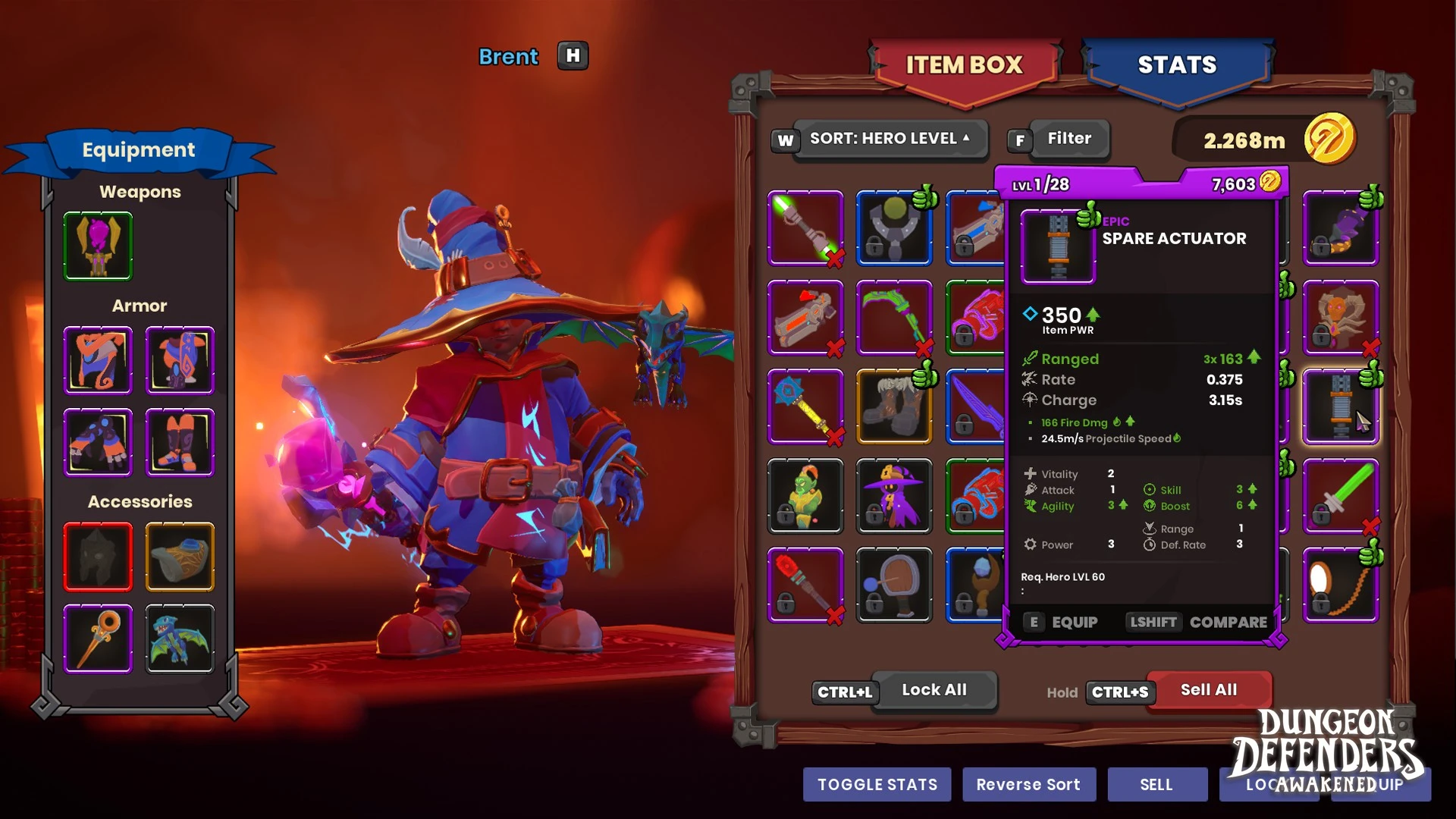Click the TOGGLE STATS button
Viewport: 1456px width, 819px height.
pyautogui.click(x=877, y=785)
